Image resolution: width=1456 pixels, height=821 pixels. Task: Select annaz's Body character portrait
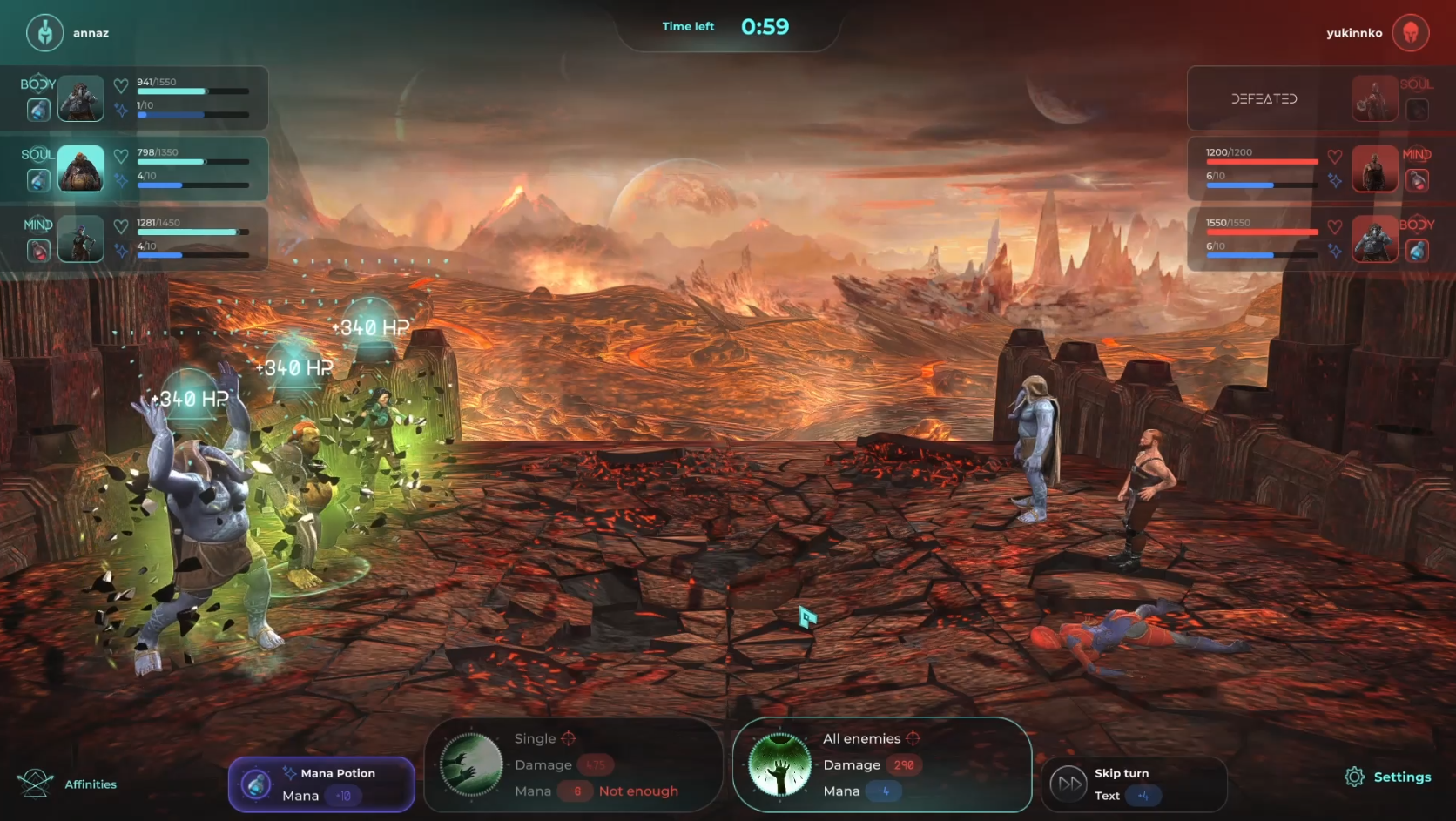point(81,98)
